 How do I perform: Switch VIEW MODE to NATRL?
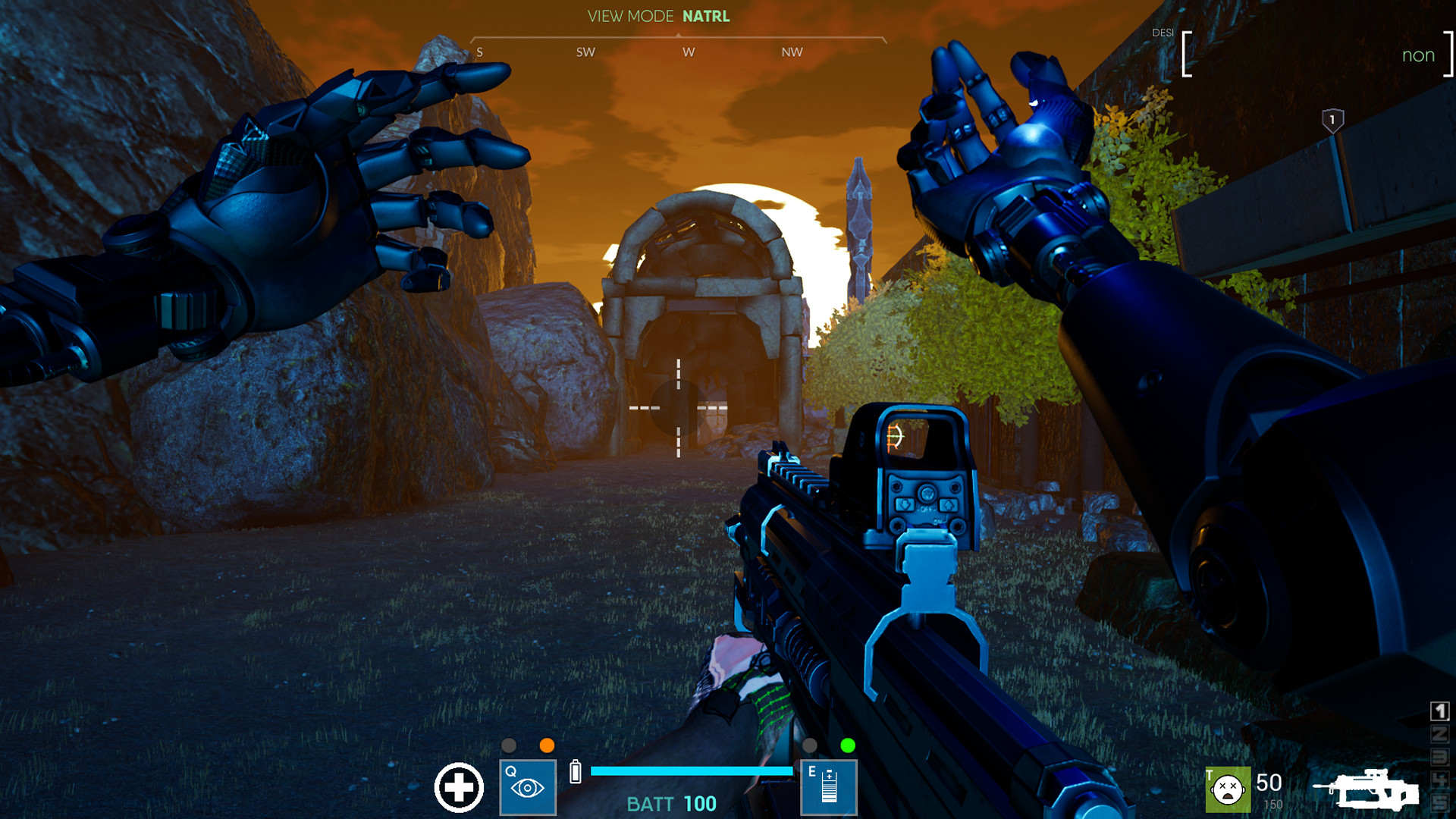click(706, 15)
